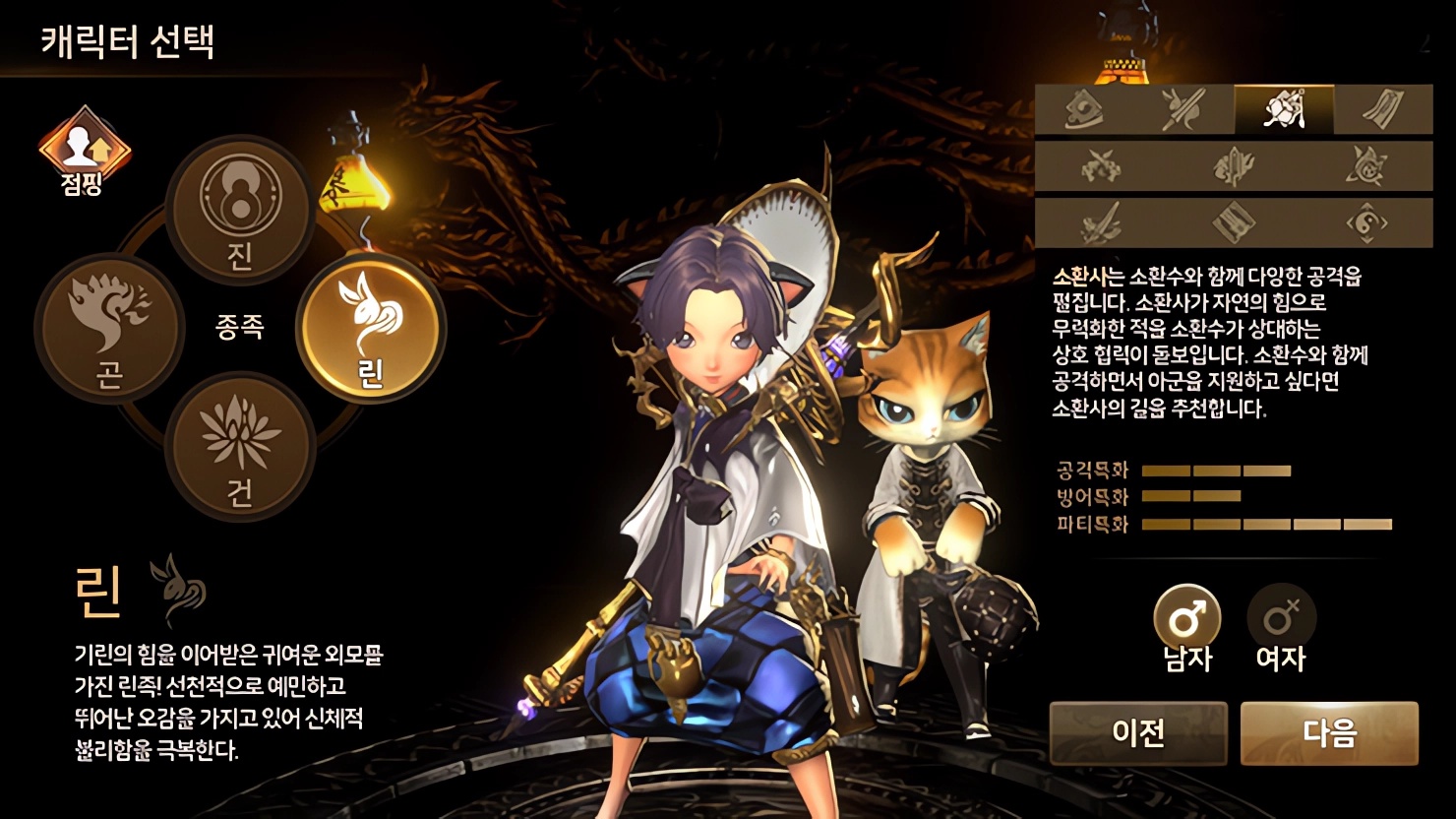Pick the 린 rabbit race emblem

pyautogui.click(x=371, y=328)
